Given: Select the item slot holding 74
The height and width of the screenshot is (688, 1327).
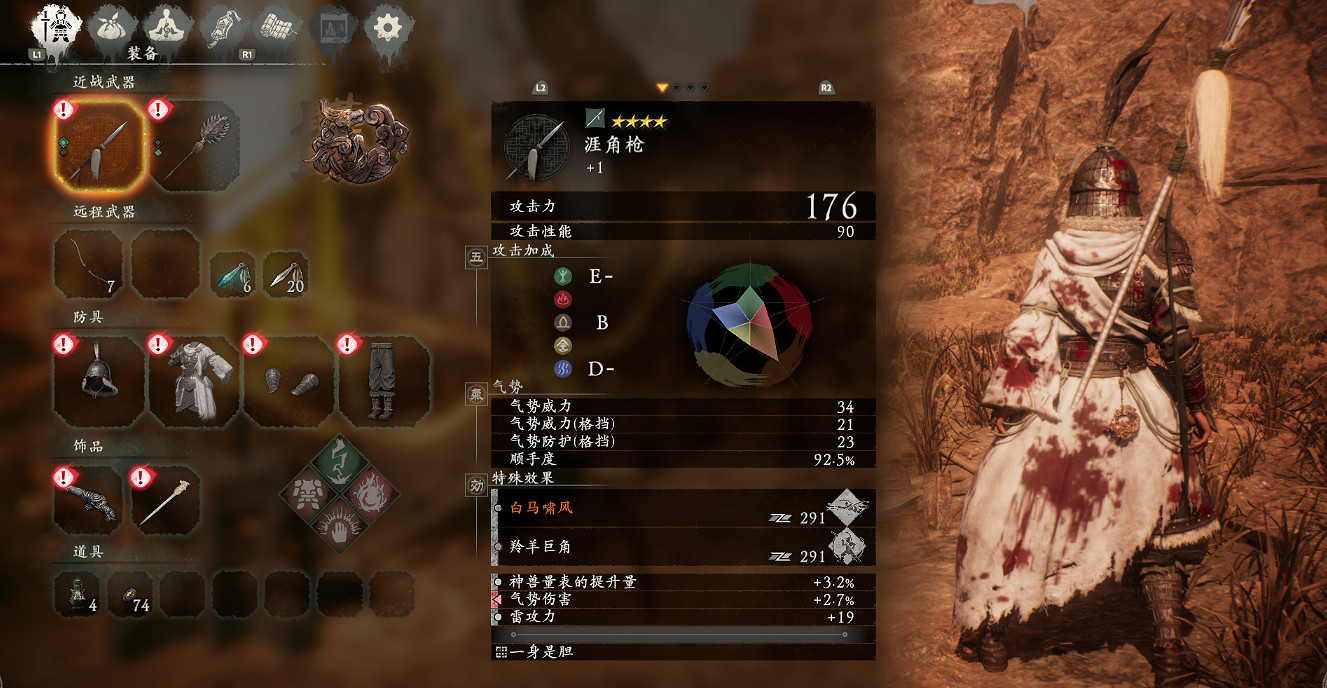Looking at the screenshot, I should [x=130, y=593].
